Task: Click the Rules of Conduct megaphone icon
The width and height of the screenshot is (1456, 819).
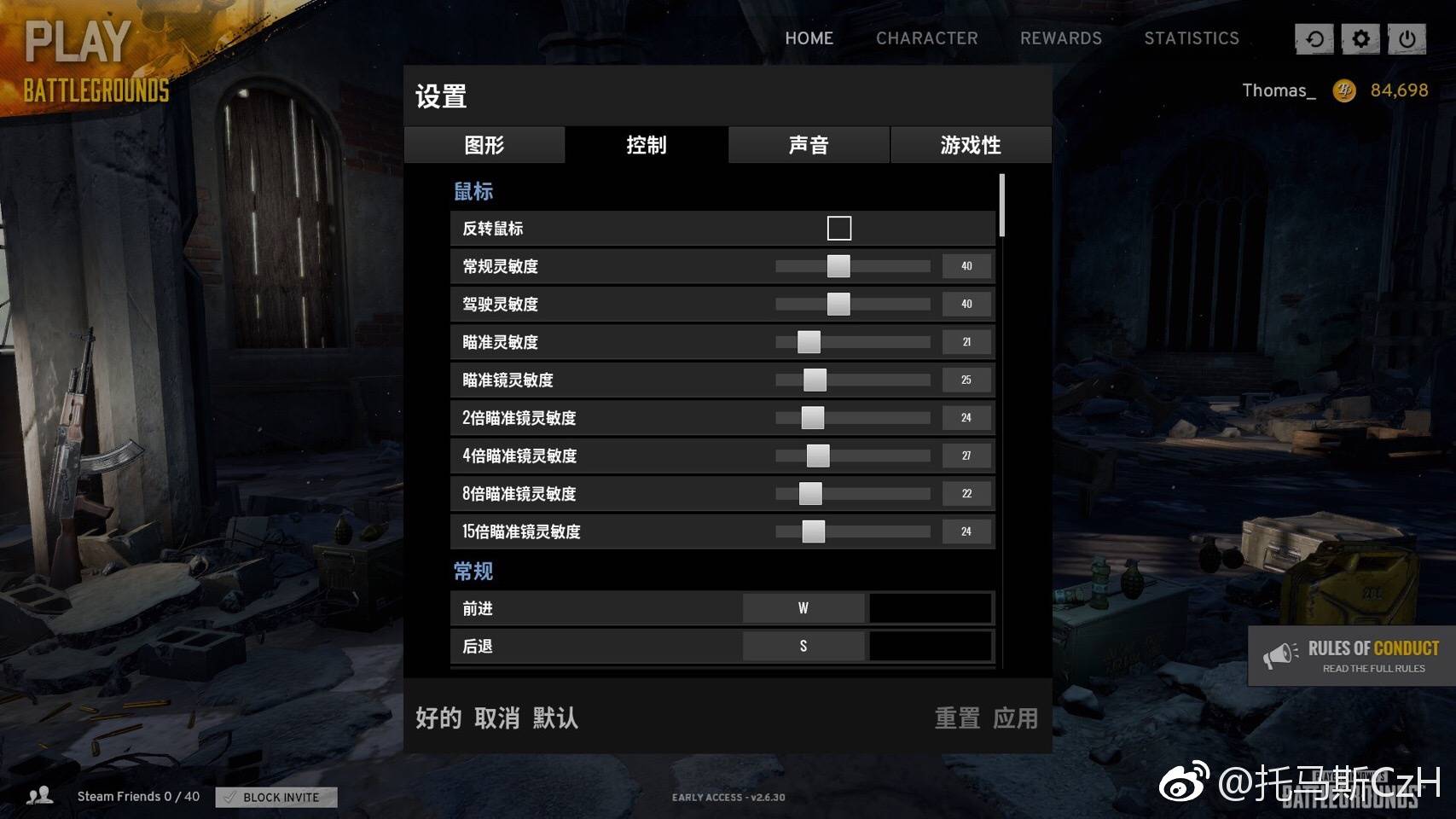Action: tap(1279, 654)
